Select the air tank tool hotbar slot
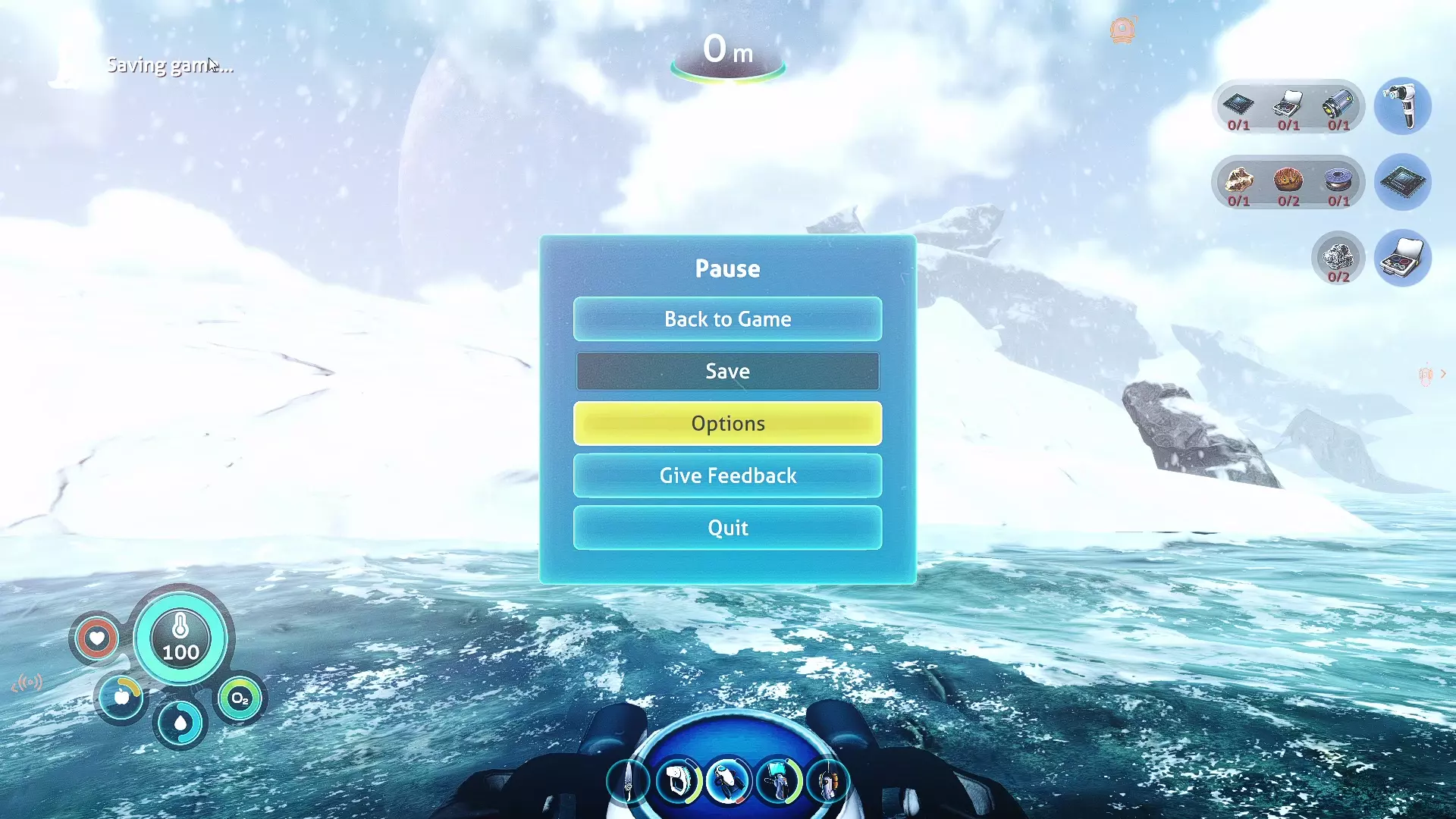1456x819 pixels. 827,781
